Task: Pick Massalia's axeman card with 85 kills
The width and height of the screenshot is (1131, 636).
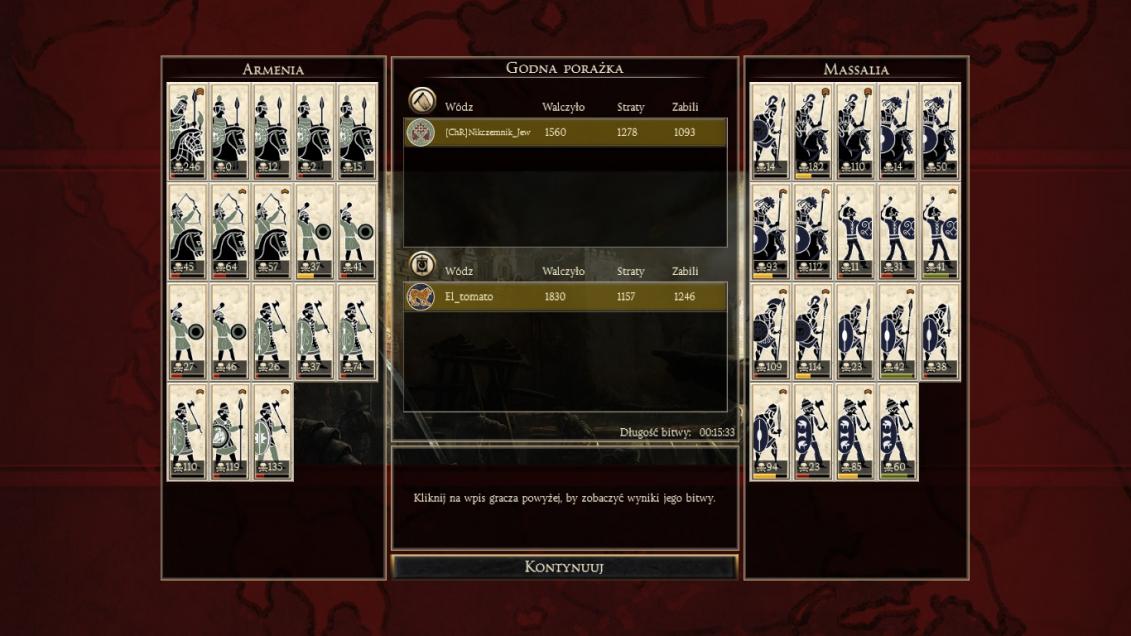Action: (x=854, y=431)
